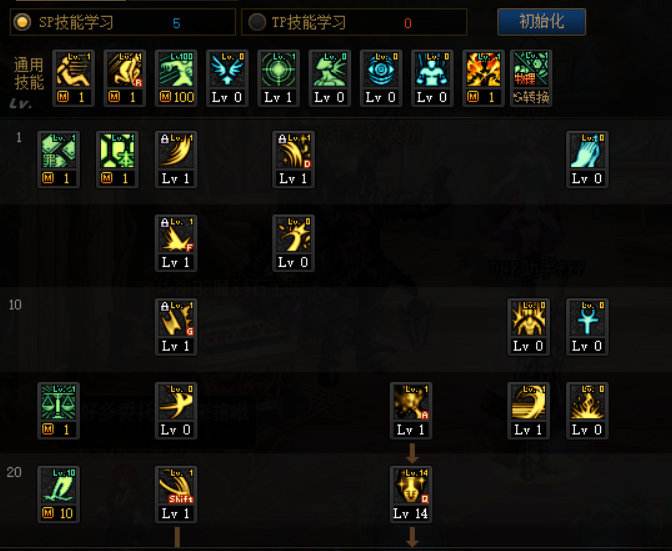Select the golden burst flame skill icon

coord(587,403)
